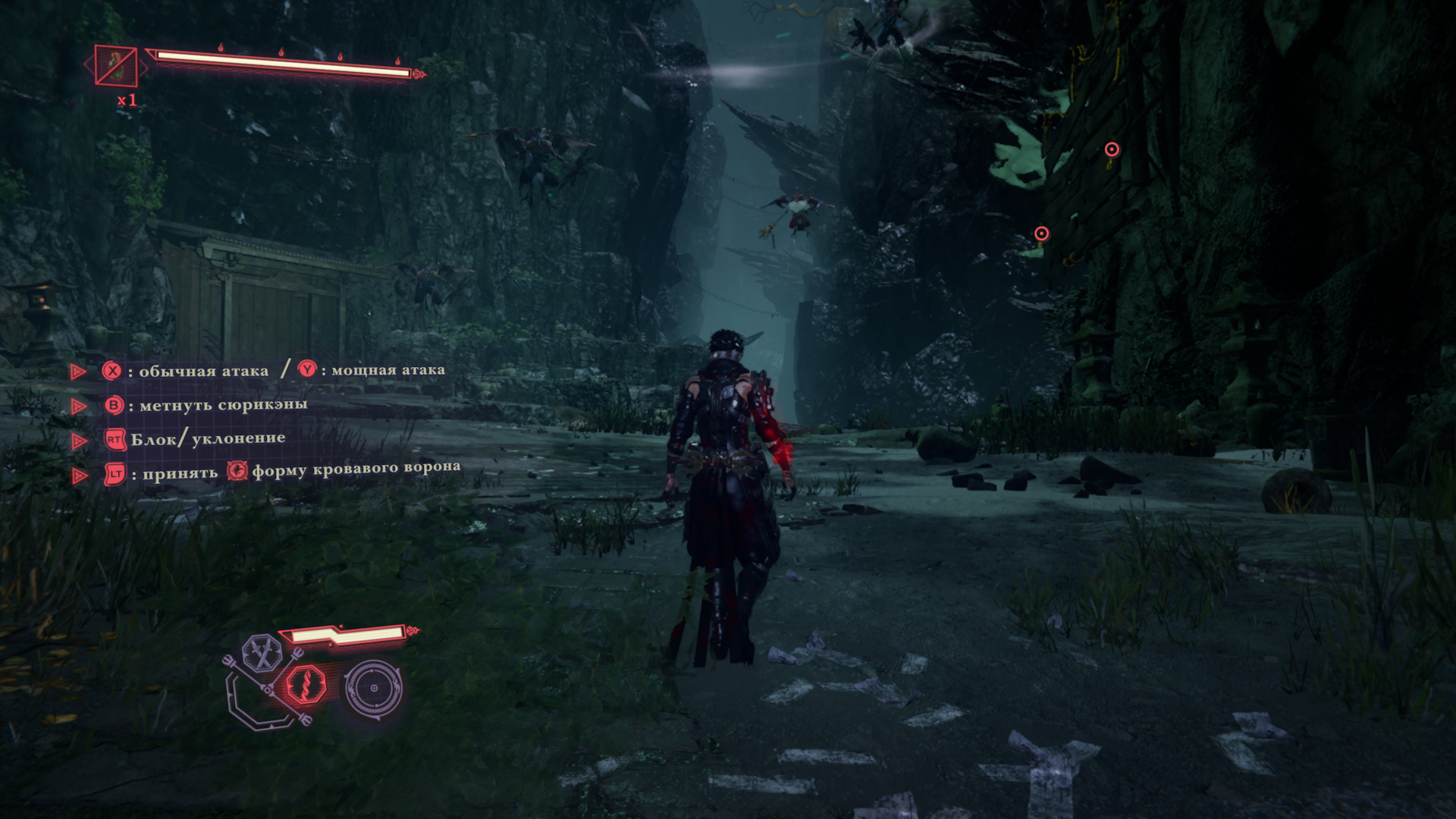Choose the crossed swords weapon icon
This screenshot has width=1456, height=819.
[262, 654]
